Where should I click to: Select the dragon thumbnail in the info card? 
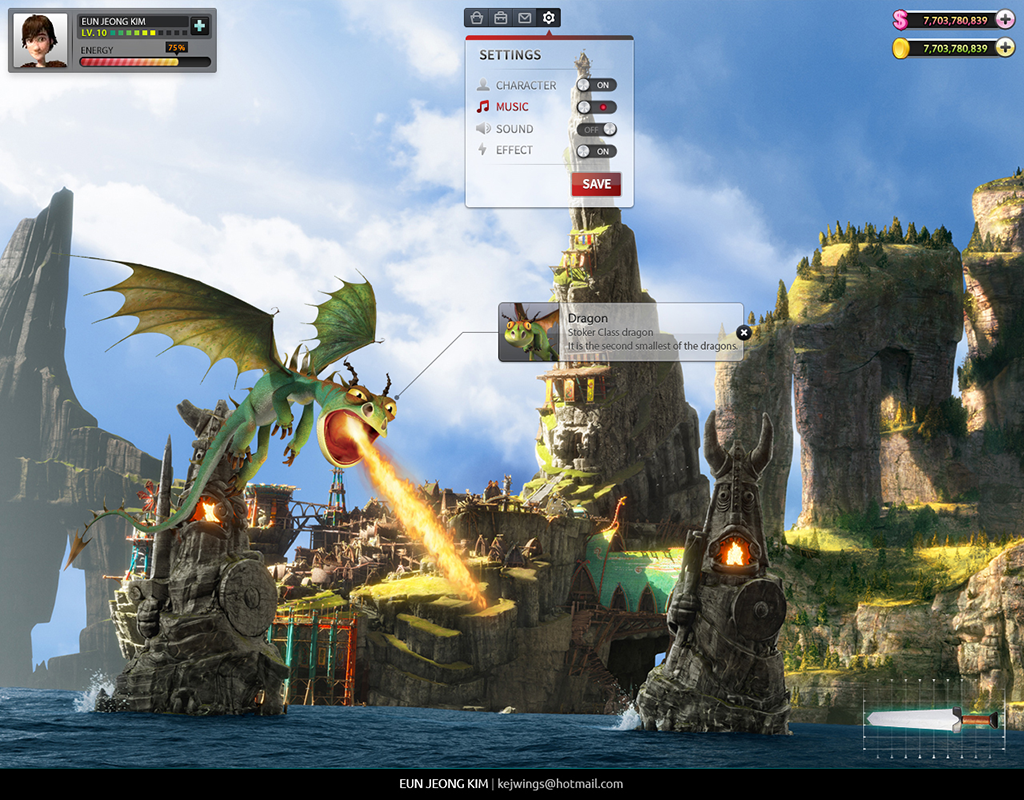pyautogui.click(x=530, y=332)
